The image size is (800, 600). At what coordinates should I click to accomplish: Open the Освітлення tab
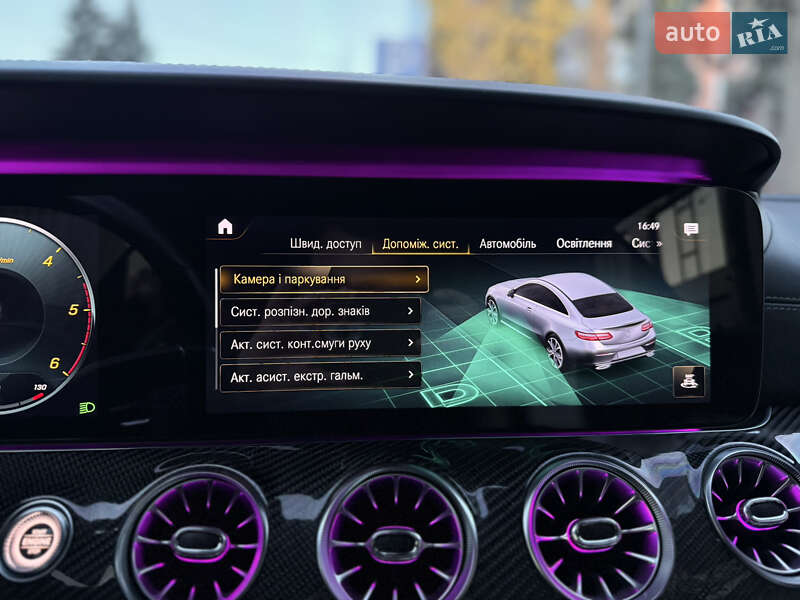pos(584,244)
